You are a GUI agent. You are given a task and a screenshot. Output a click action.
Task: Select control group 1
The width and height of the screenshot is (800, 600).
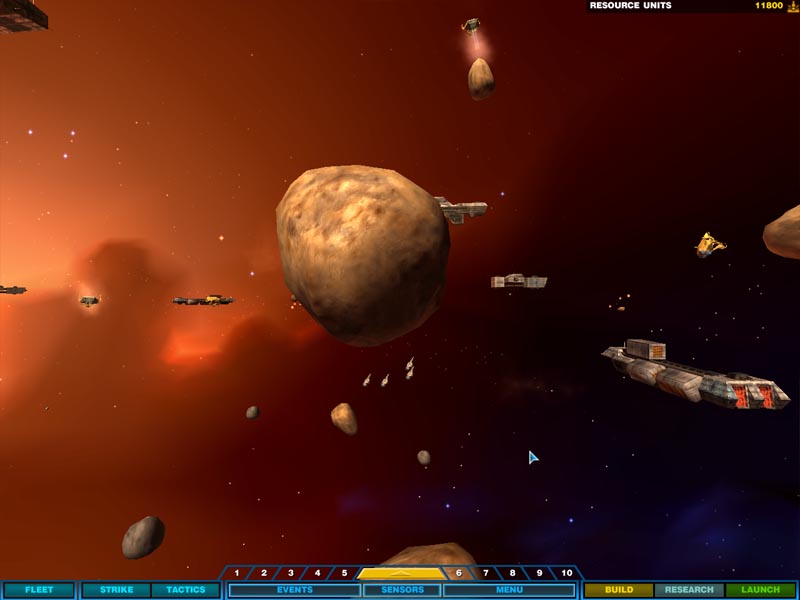[x=237, y=573]
